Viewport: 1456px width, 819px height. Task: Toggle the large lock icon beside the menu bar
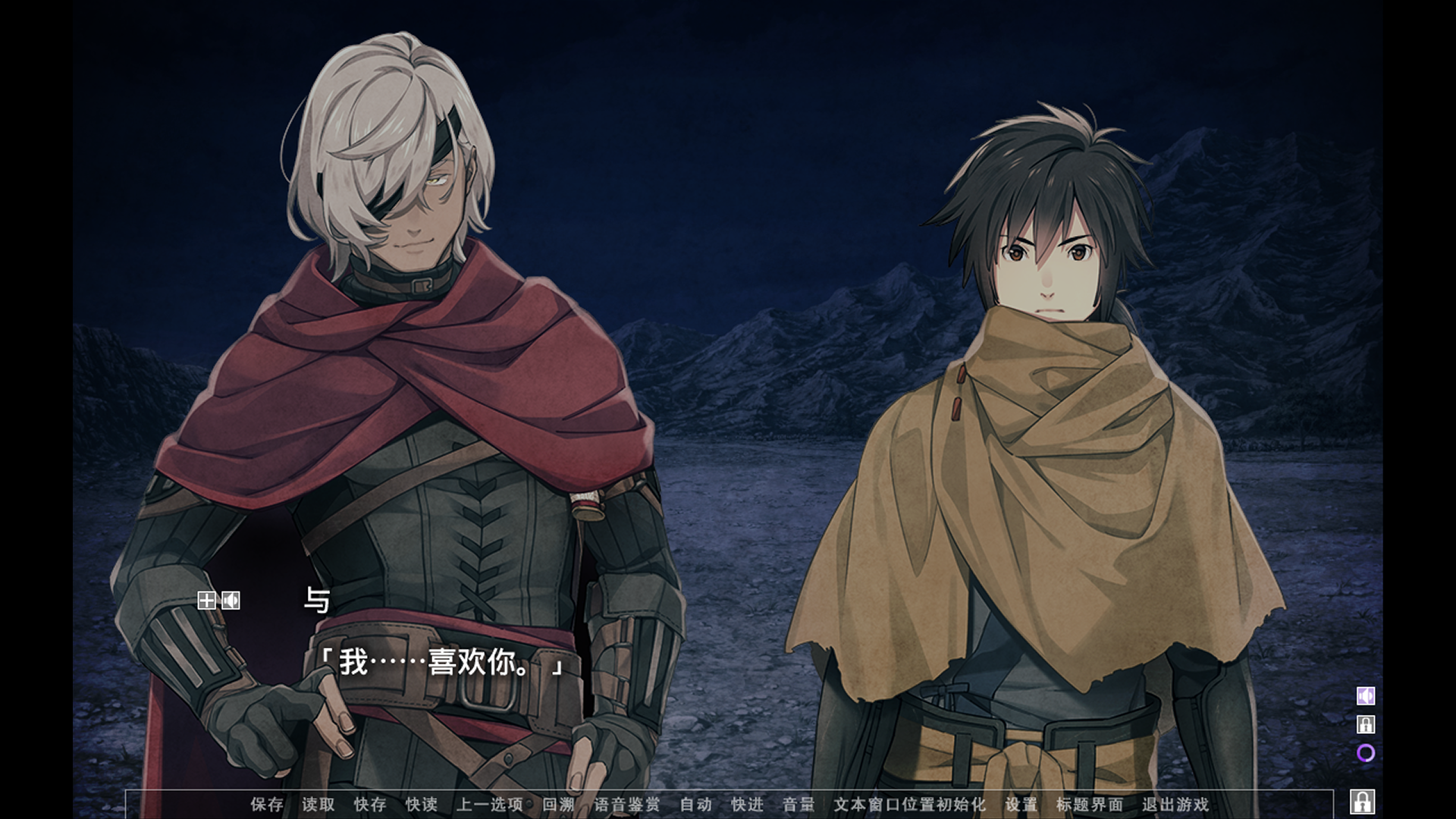1363,802
